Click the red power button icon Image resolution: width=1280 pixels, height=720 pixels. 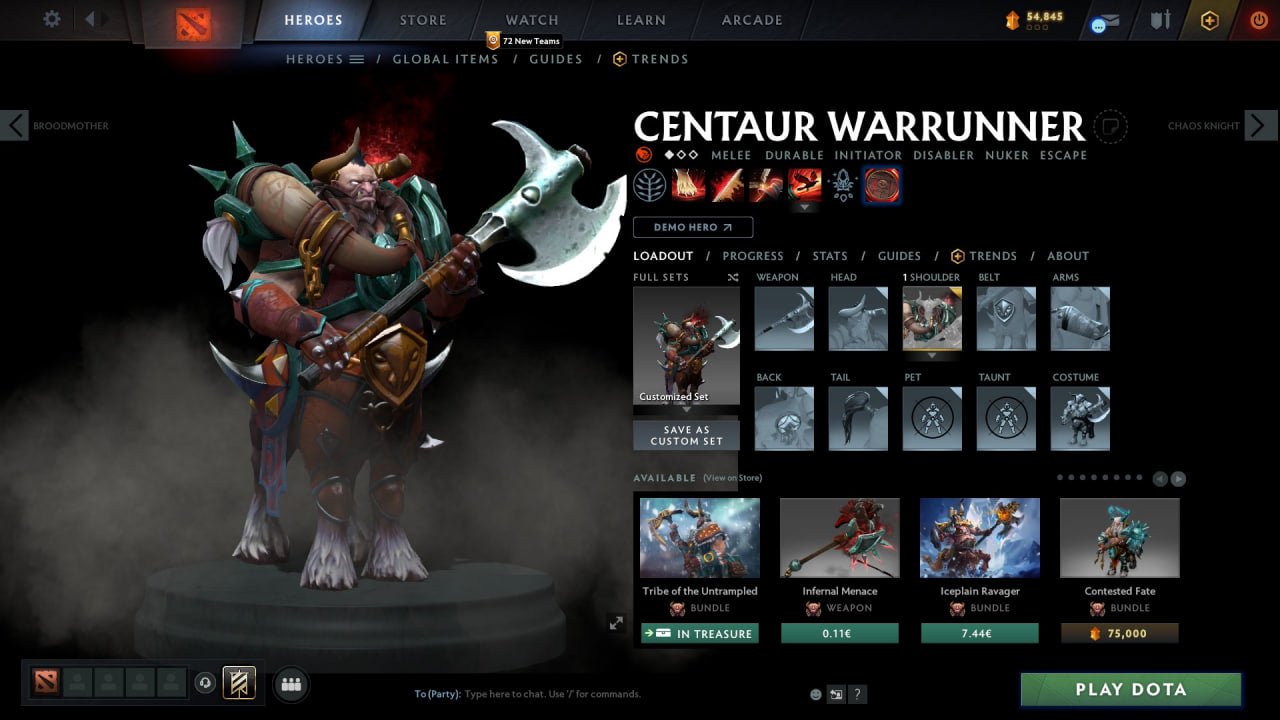click(x=1258, y=18)
